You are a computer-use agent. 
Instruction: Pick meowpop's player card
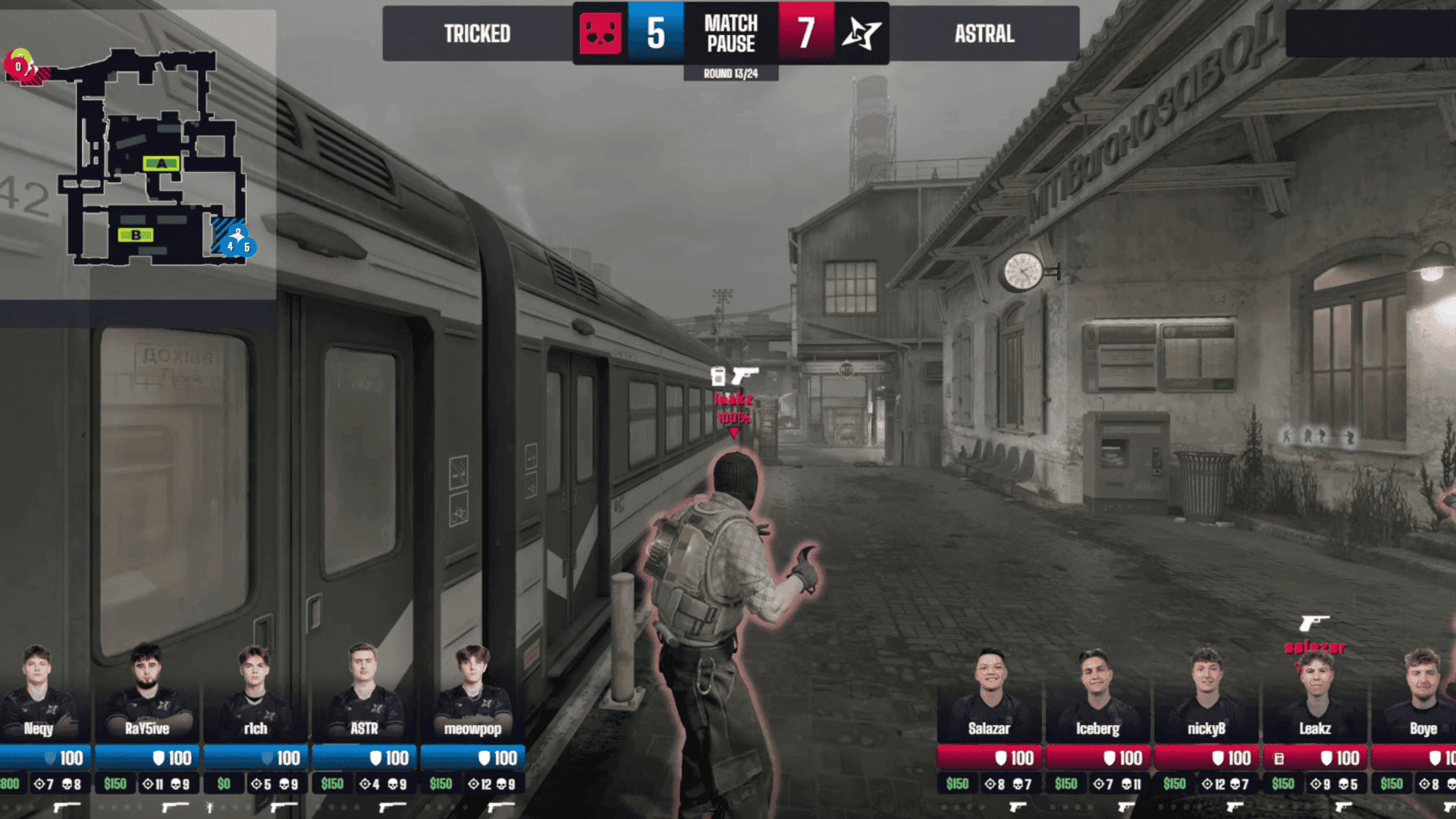coord(472,694)
